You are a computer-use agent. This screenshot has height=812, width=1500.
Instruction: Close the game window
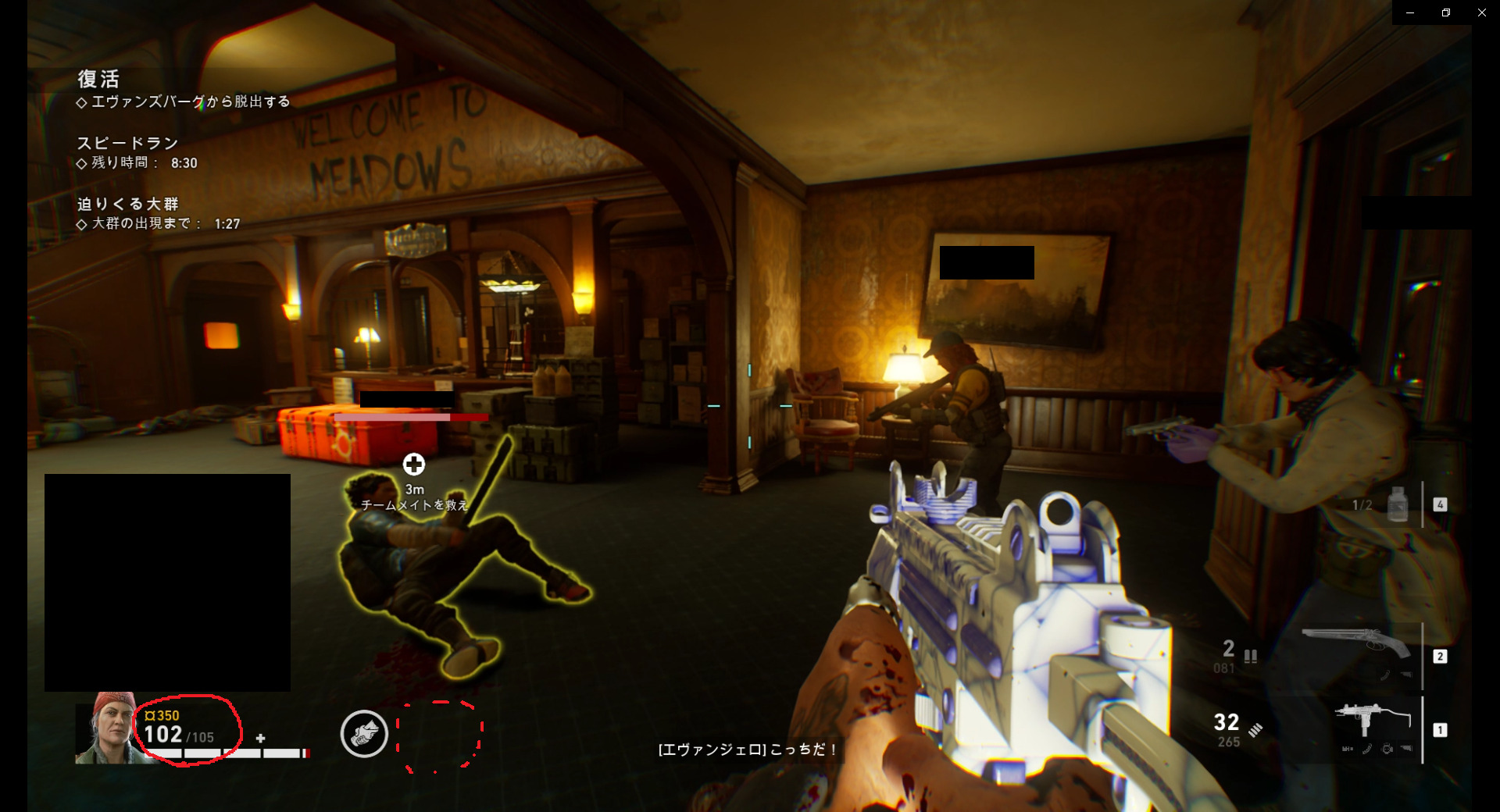pos(1481,12)
